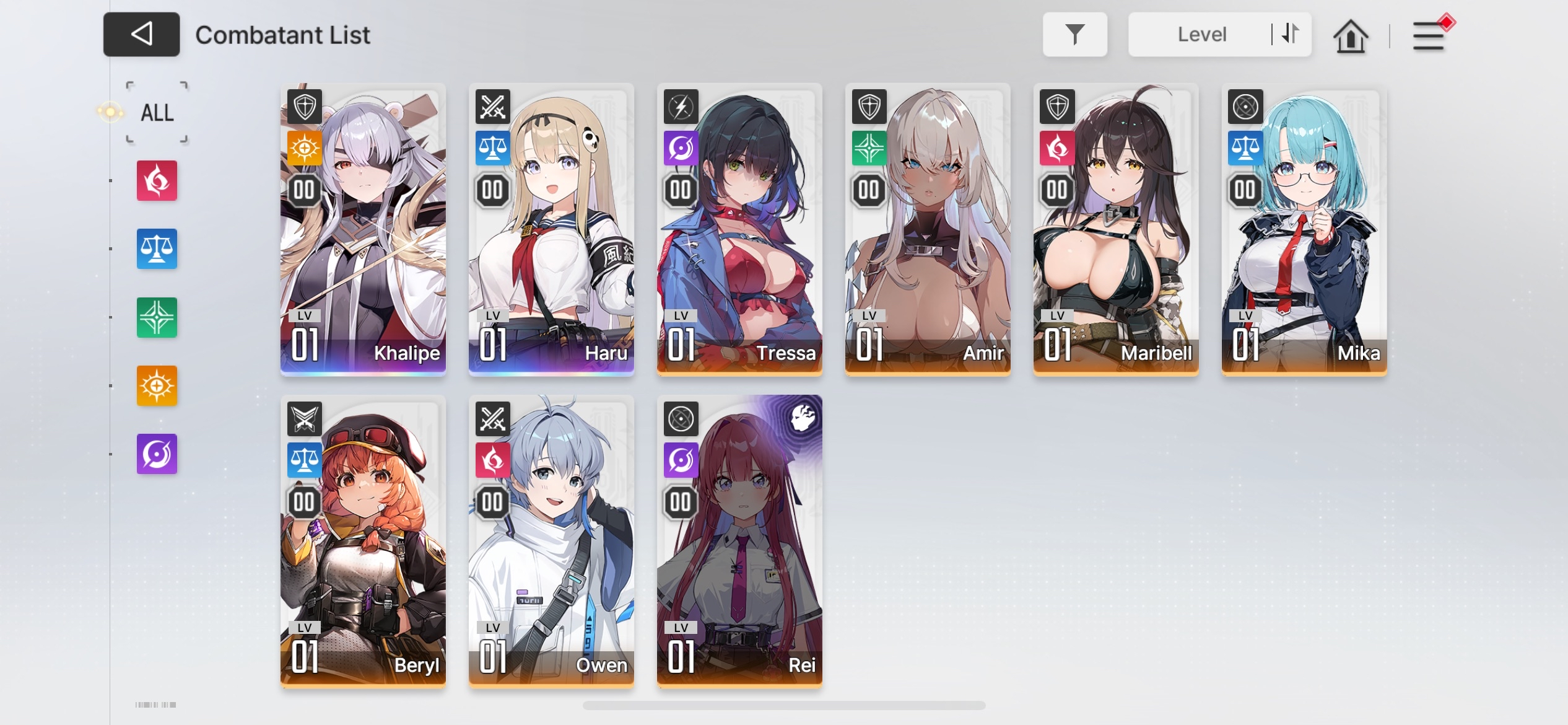Select the Khalipe combatant card
The width and height of the screenshot is (1568, 725).
363,229
